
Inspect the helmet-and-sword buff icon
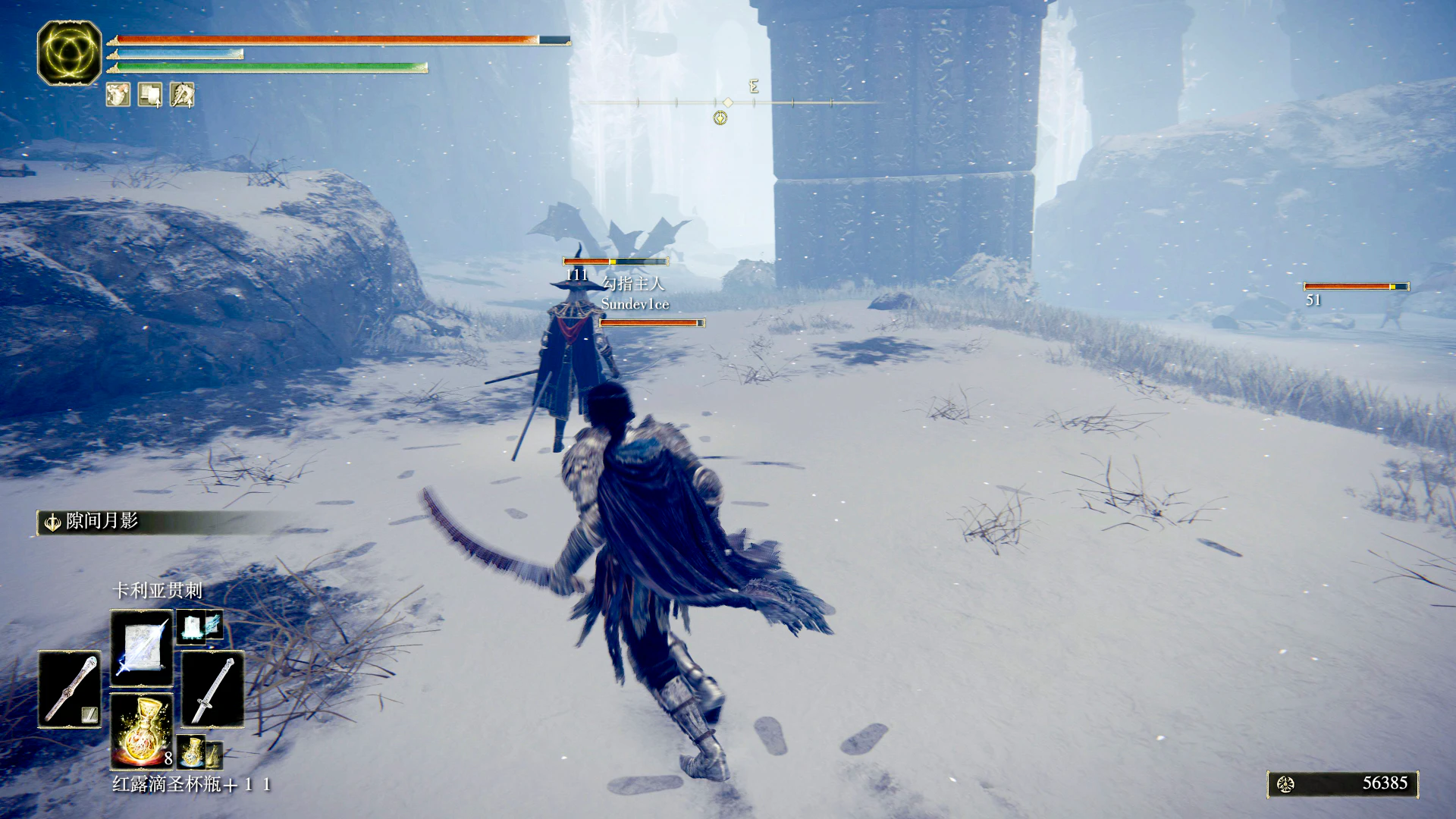coord(182,95)
